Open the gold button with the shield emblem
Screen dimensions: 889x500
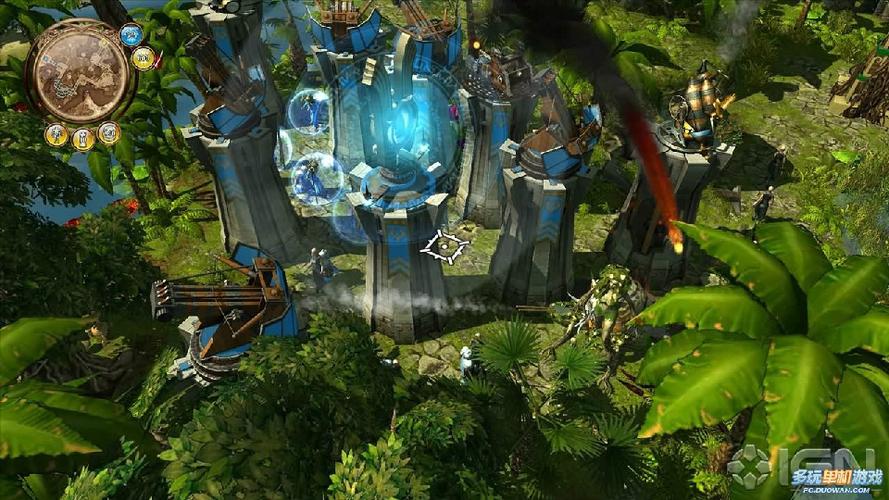pos(109,132)
